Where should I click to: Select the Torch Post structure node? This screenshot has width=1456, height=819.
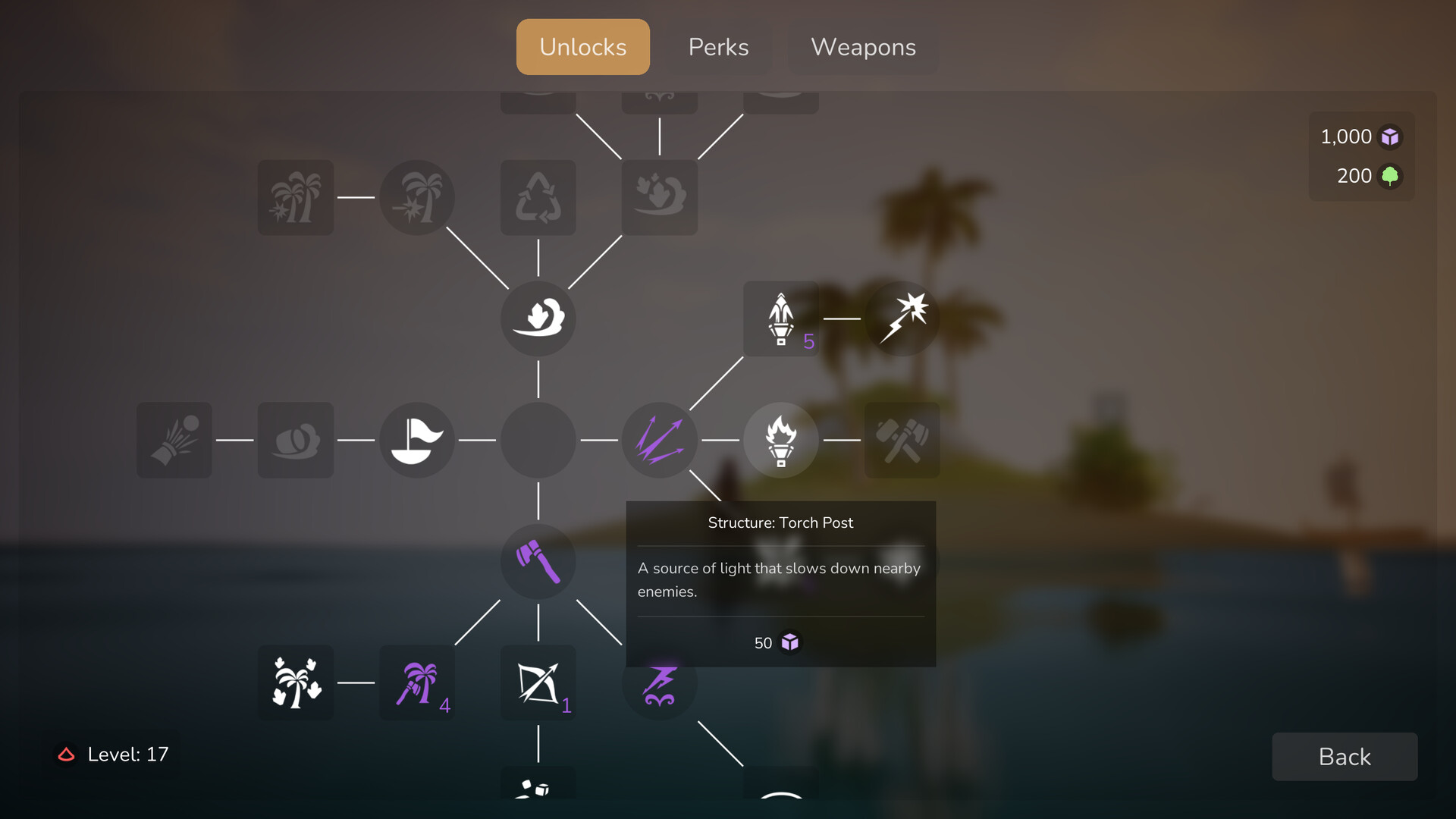pos(780,440)
